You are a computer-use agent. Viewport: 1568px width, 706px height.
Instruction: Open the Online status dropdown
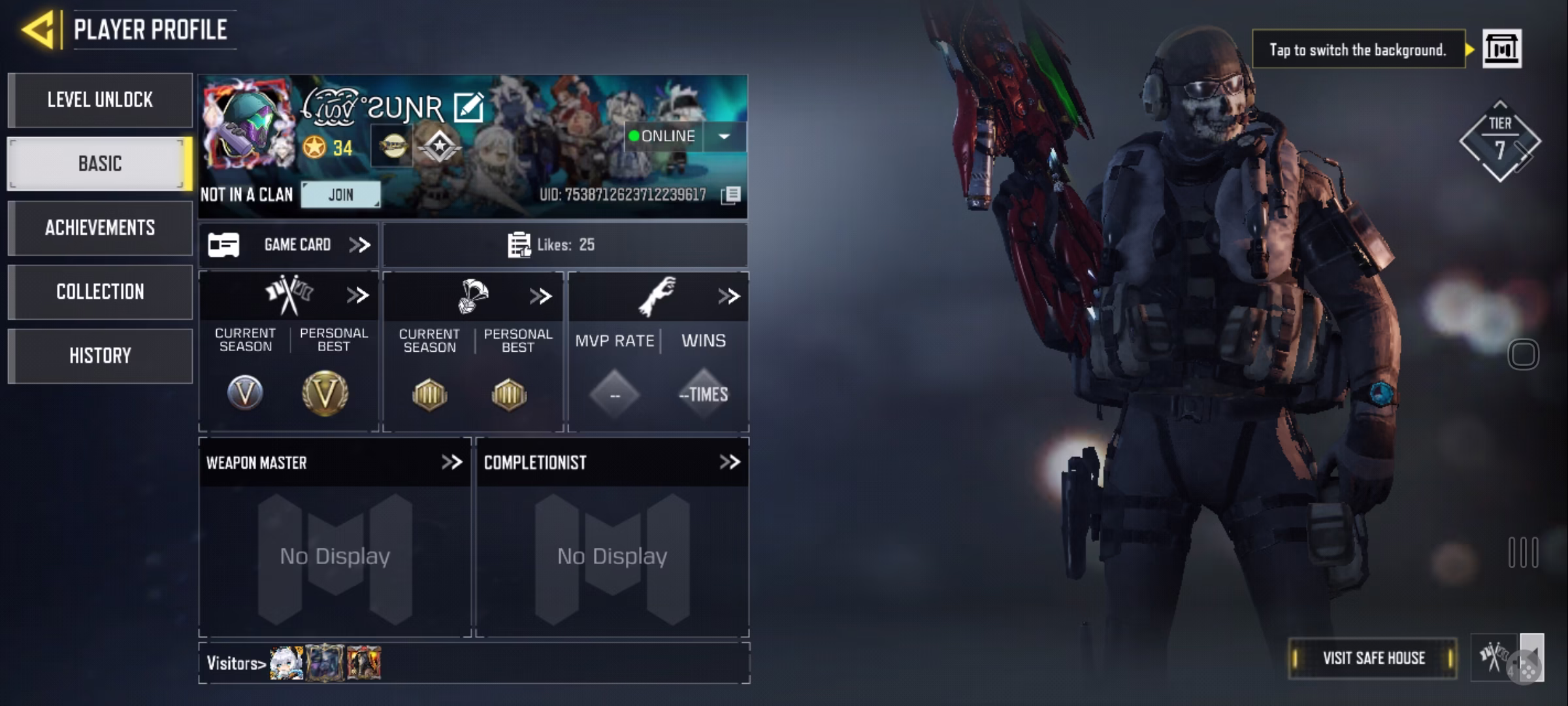coord(724,137)
